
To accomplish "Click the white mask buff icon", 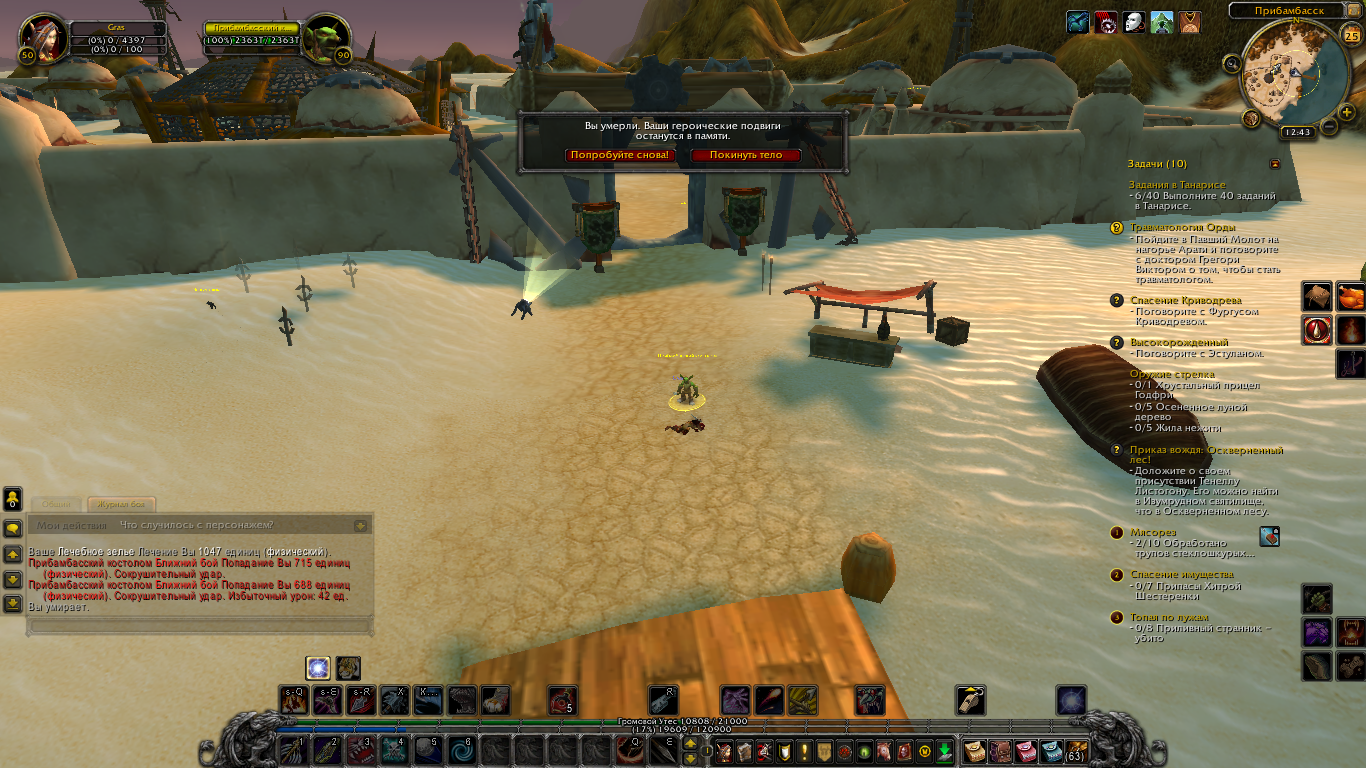I will 1133,22.
